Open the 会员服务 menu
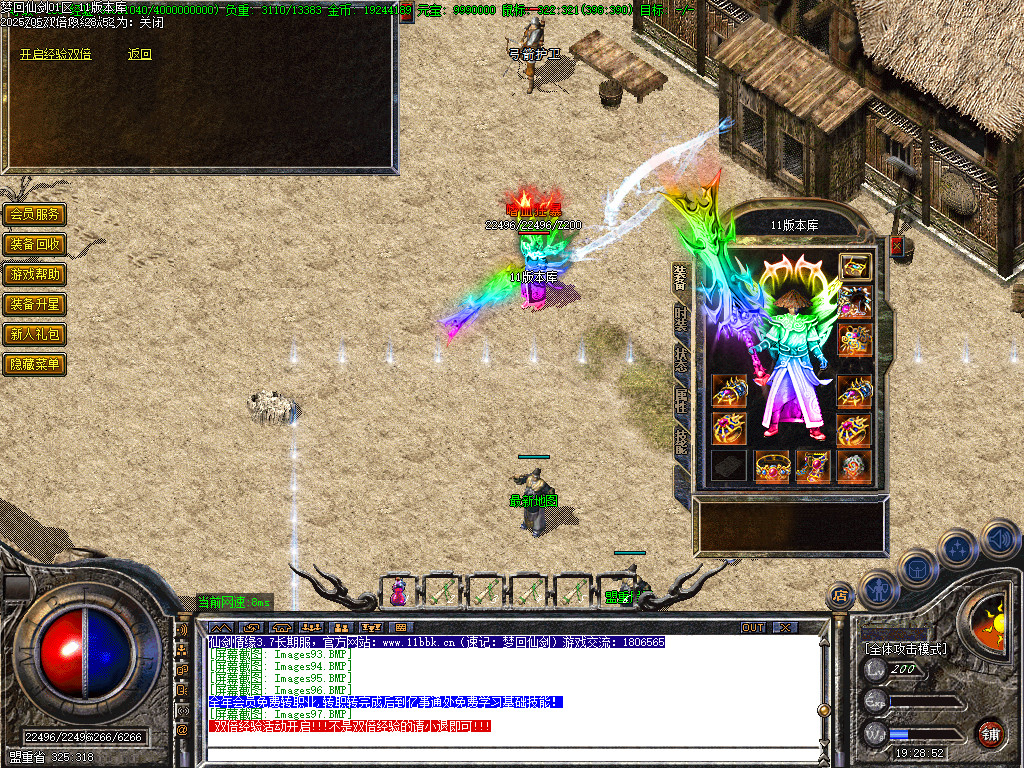Screen dimensions: 1024x768 click(x=35, y=214)
